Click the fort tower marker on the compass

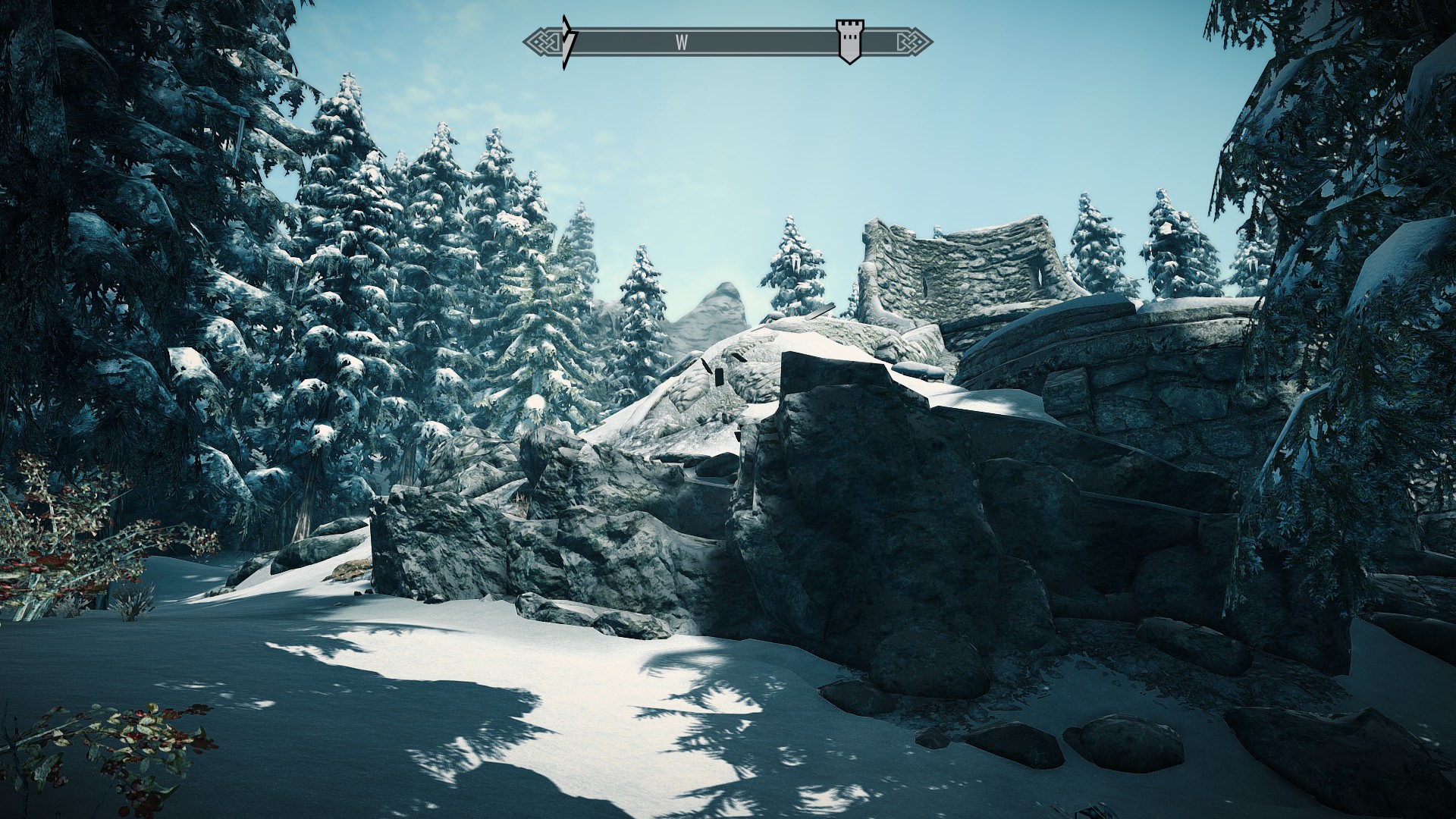click(x=849, y=41)
